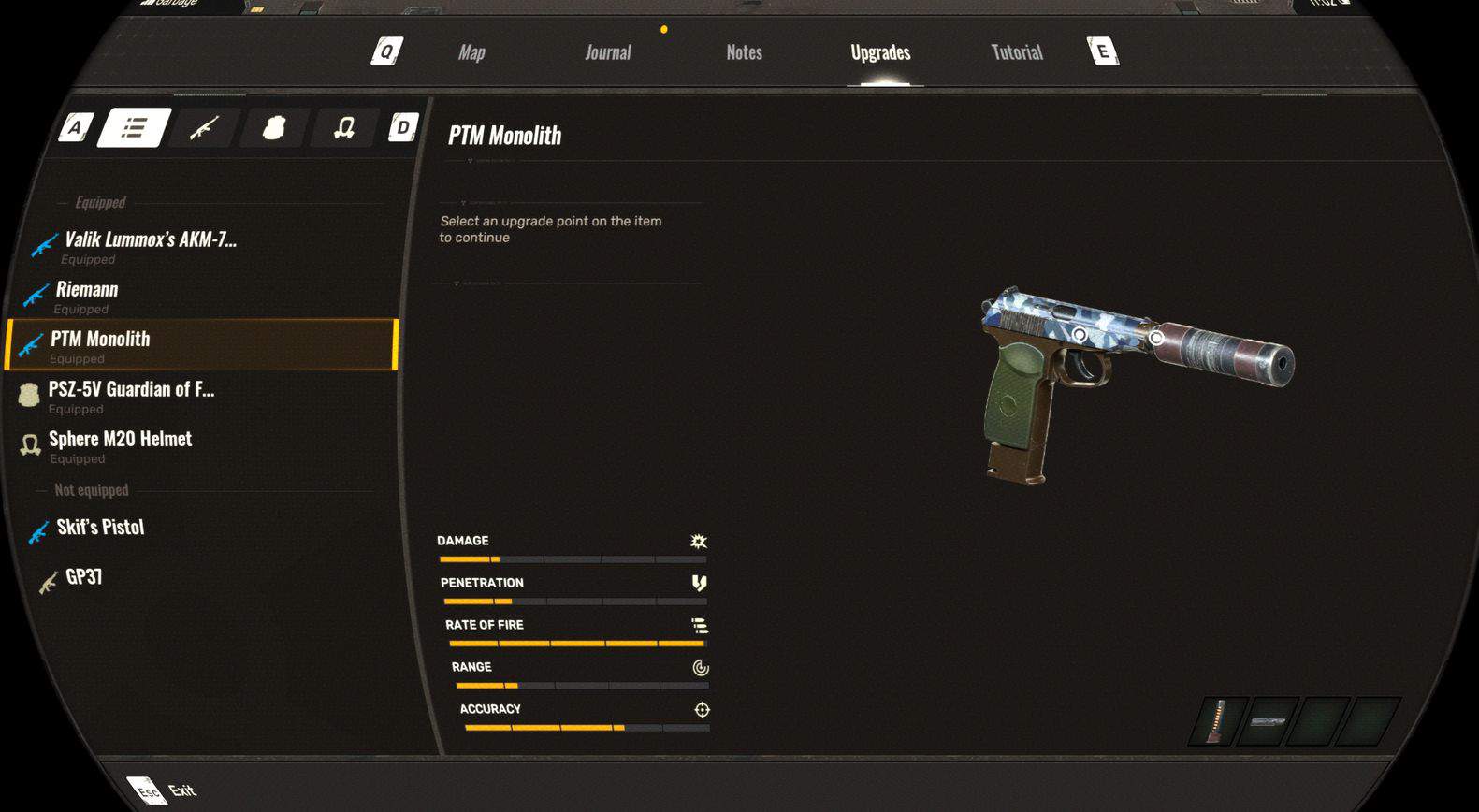Choose Skif's Pistol from the list

tap(100, 528)
